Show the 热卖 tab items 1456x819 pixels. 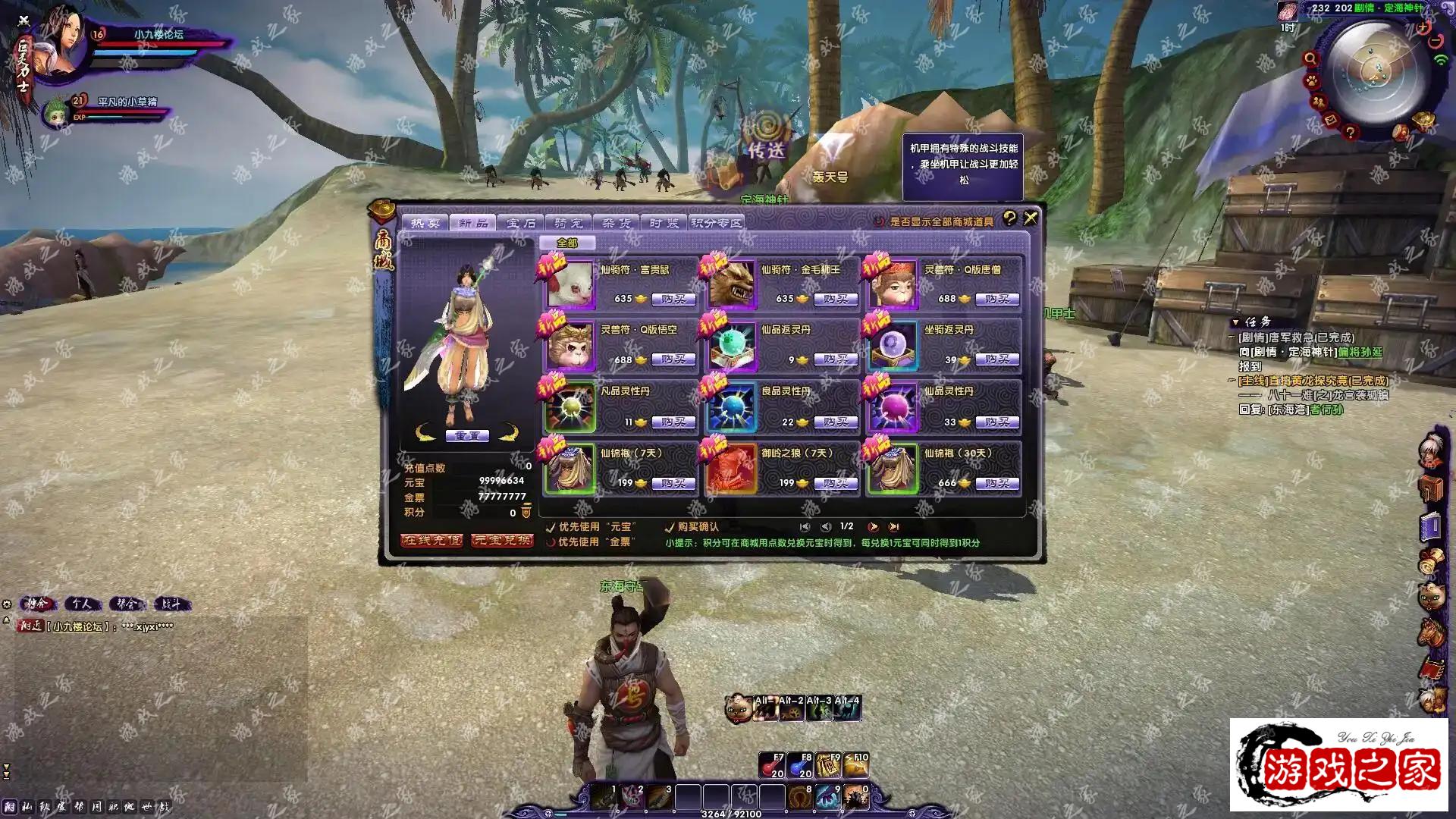point(425,223)
